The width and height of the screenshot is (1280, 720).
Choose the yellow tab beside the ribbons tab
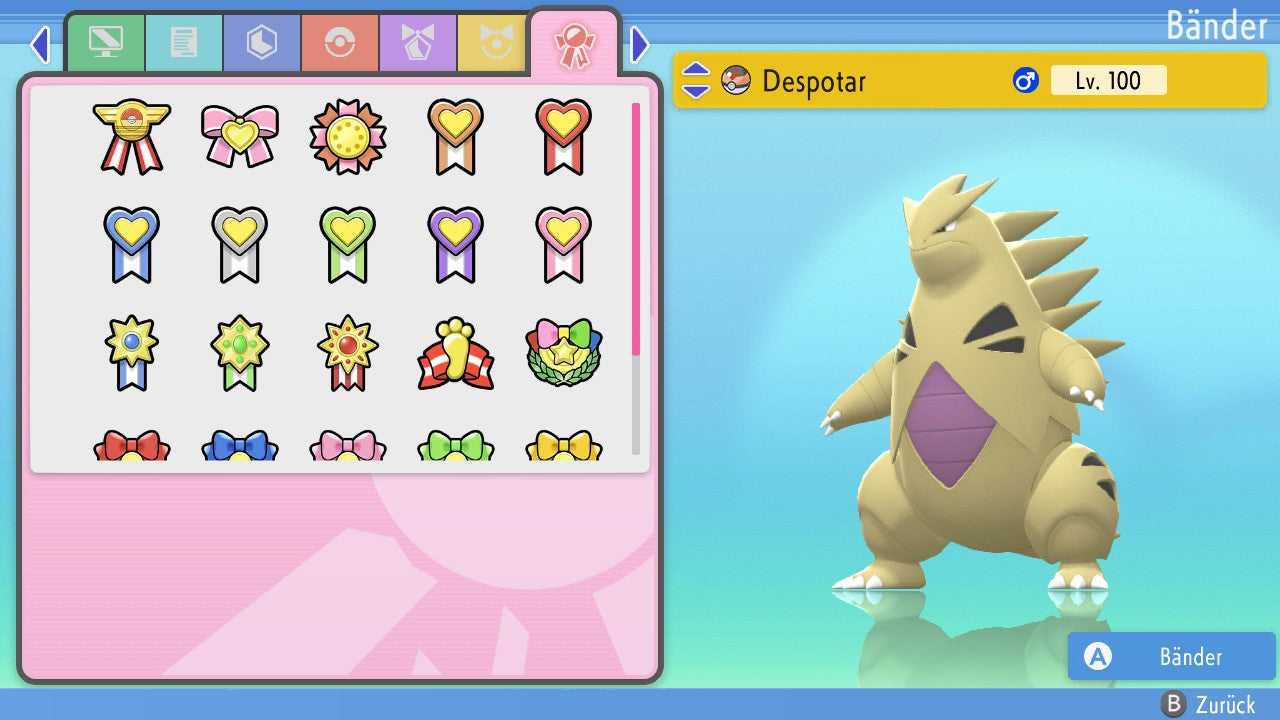pyautogui.click(x=493, y=42)
